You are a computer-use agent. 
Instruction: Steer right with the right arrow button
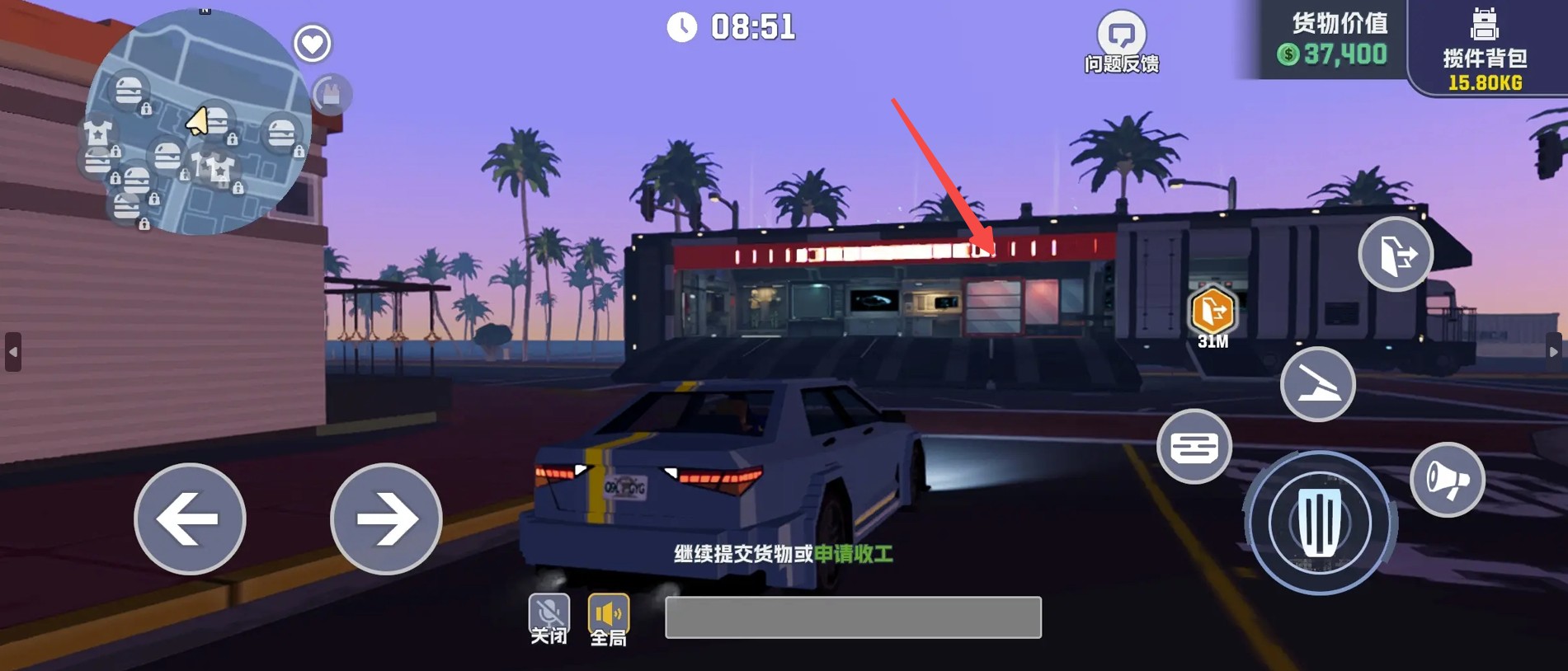point(386,518)
